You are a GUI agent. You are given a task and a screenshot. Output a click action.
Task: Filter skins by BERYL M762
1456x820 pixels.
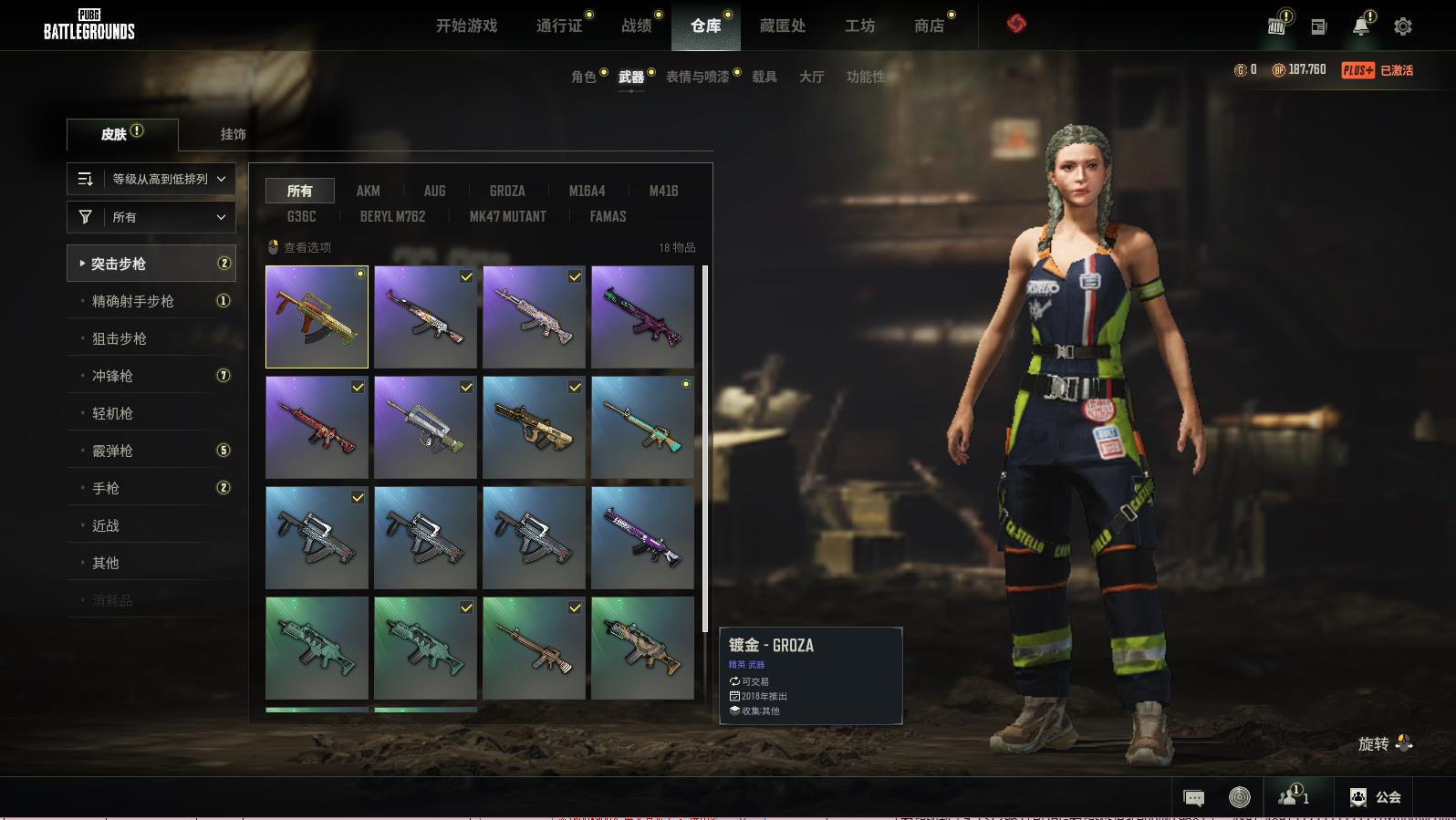coord(392,216)
